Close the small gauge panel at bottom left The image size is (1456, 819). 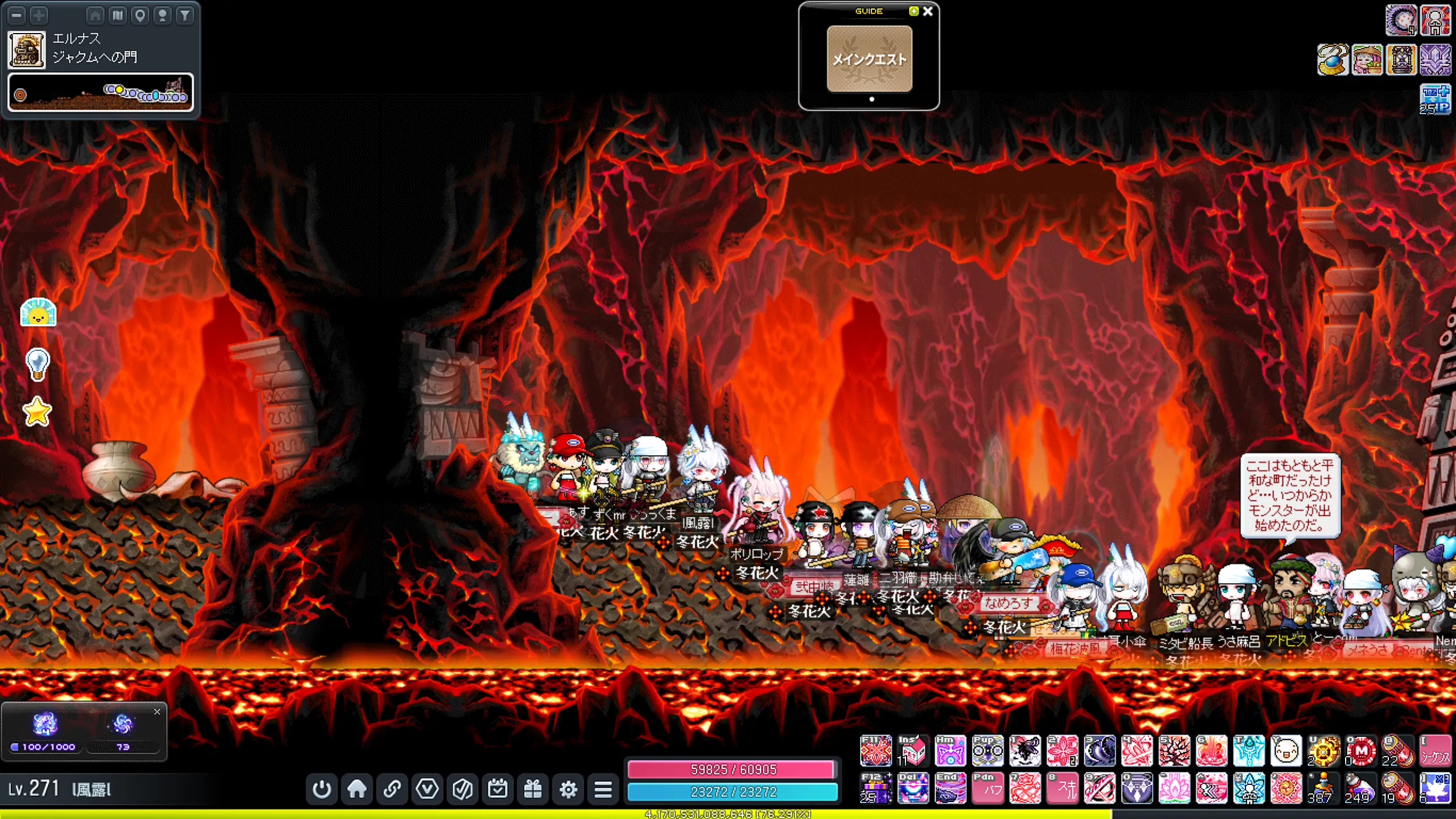[158, 712]
